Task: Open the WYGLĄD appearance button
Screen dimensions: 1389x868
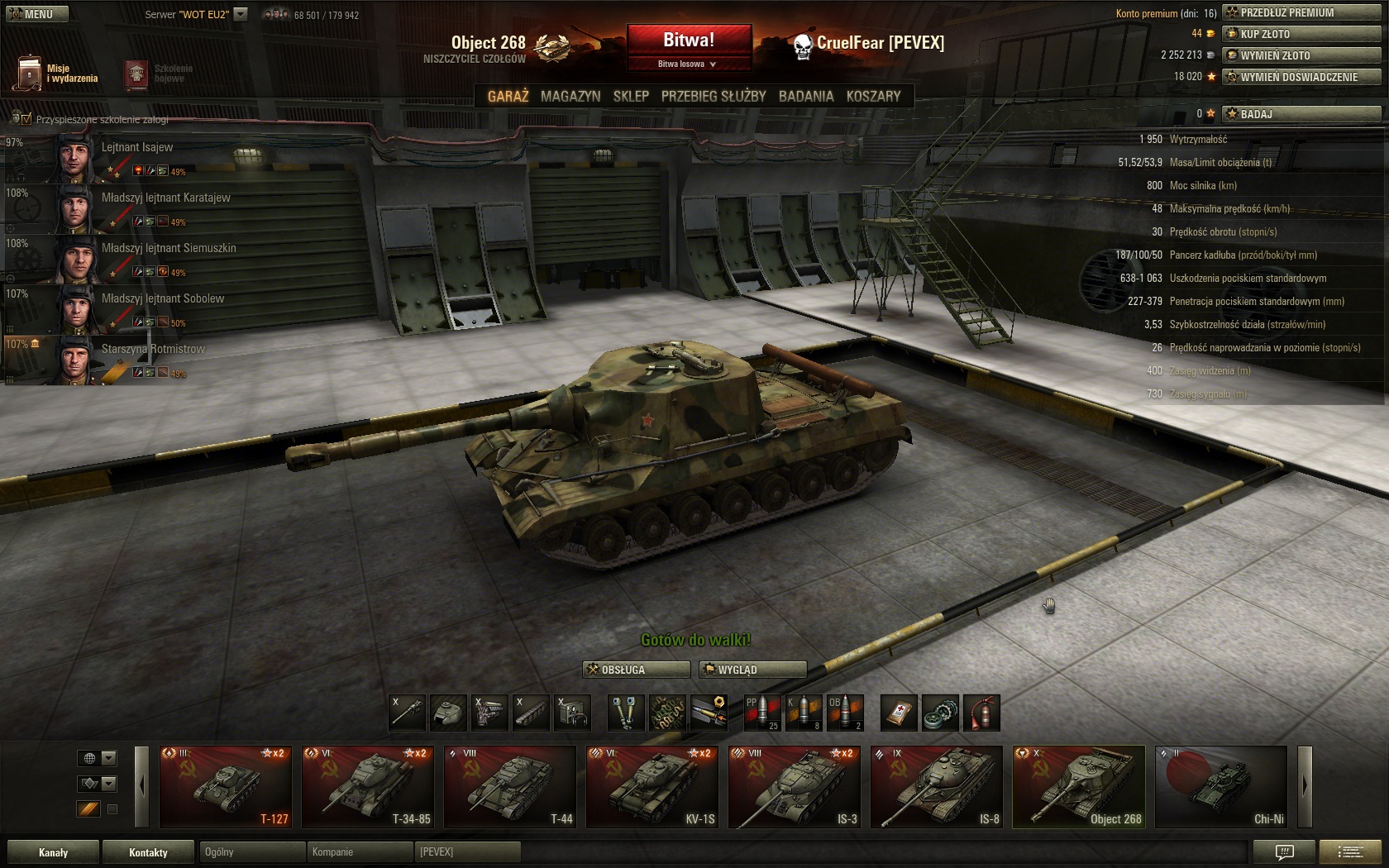Action: 752,670
